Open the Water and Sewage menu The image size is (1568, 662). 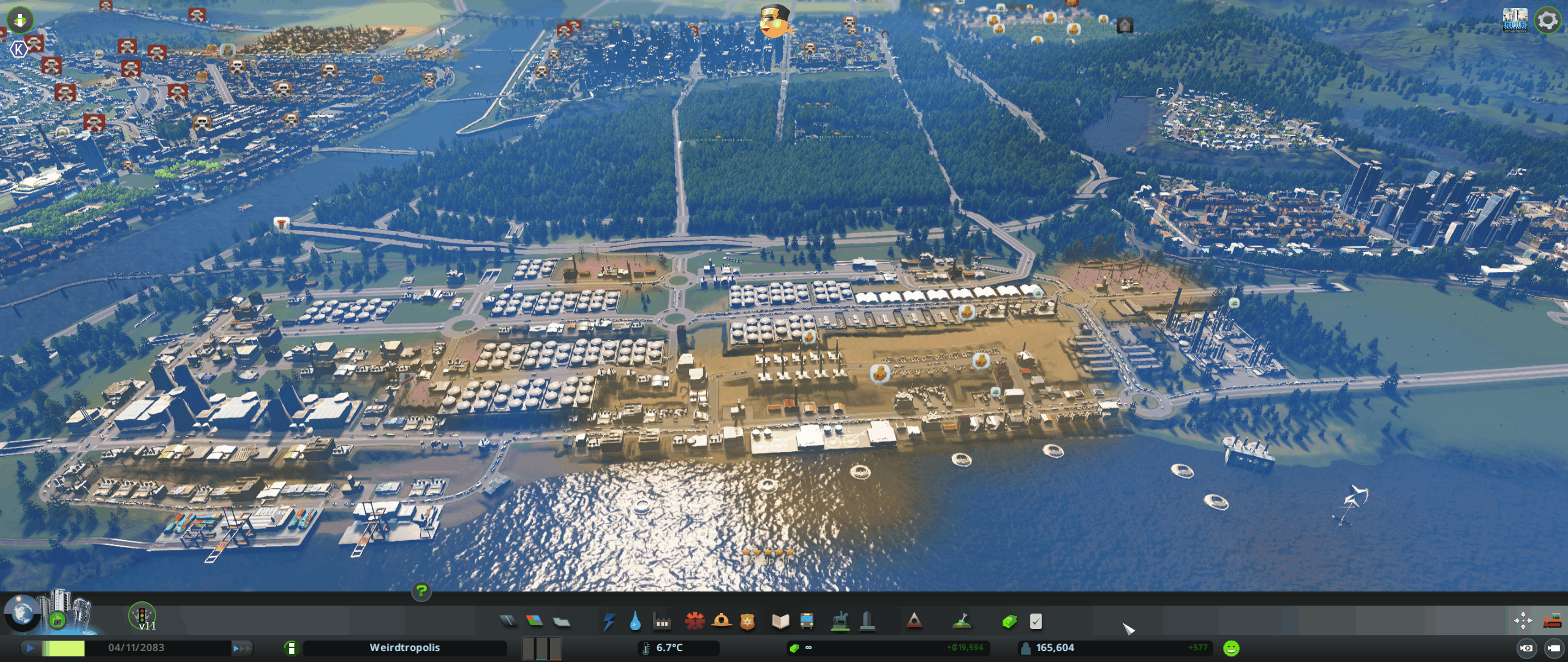635,622
